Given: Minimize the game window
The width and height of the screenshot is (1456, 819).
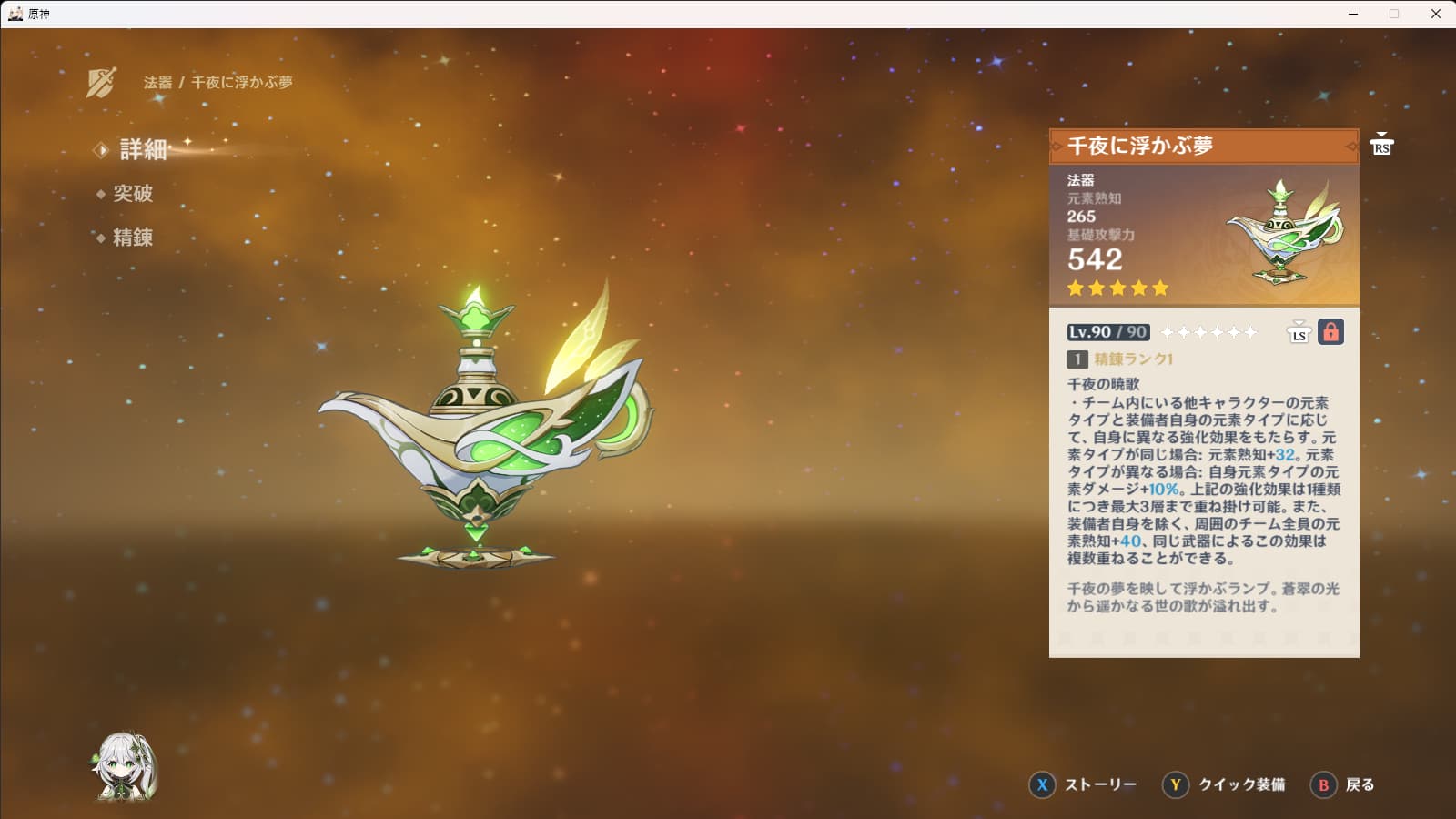Looking at the screenshot, I should (1353, 14).
